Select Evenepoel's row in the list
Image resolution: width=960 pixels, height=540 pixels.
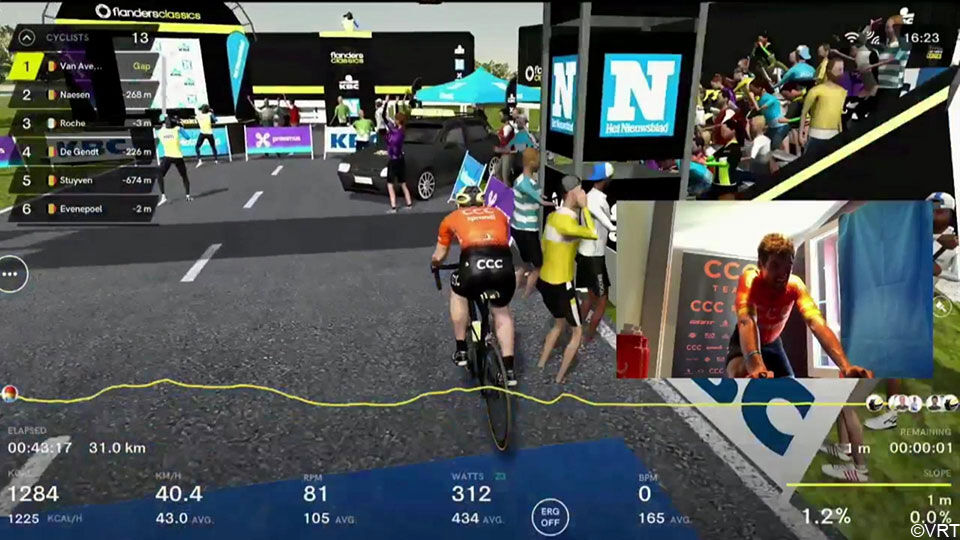tap(82, 208)
